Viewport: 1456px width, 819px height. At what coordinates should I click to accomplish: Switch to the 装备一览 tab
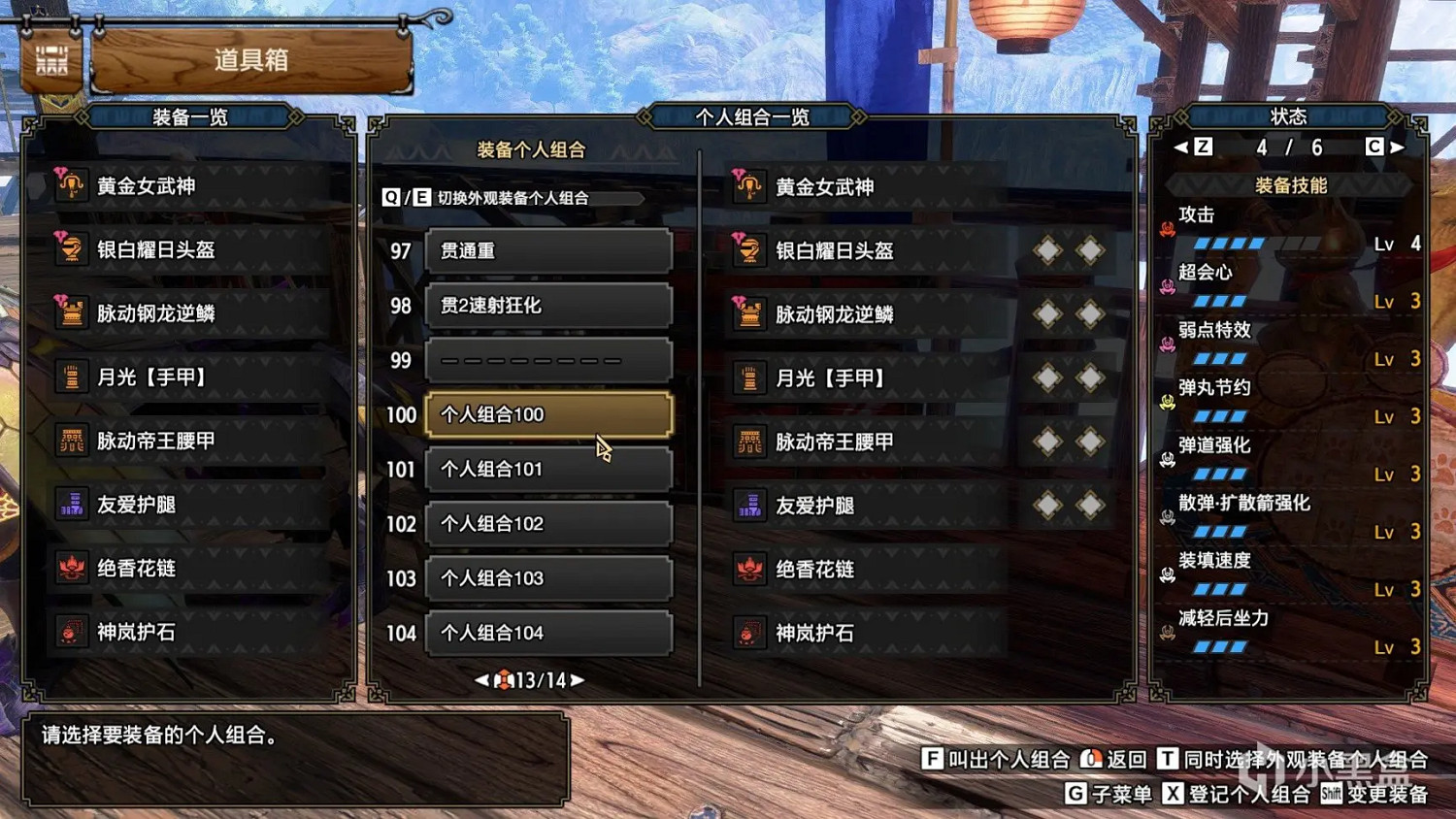point(191,115)
